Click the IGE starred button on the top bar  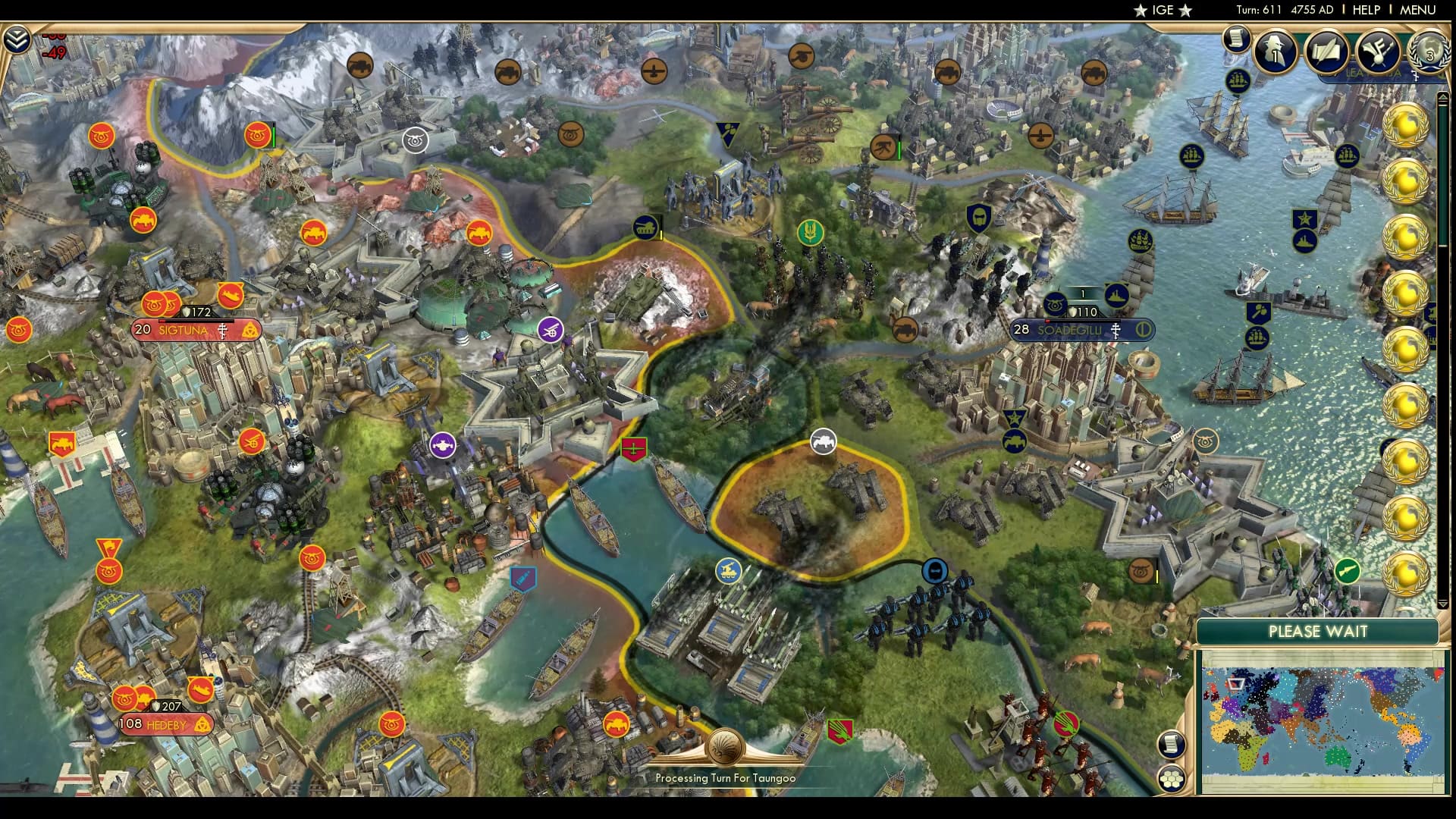tap(1161, 11)
